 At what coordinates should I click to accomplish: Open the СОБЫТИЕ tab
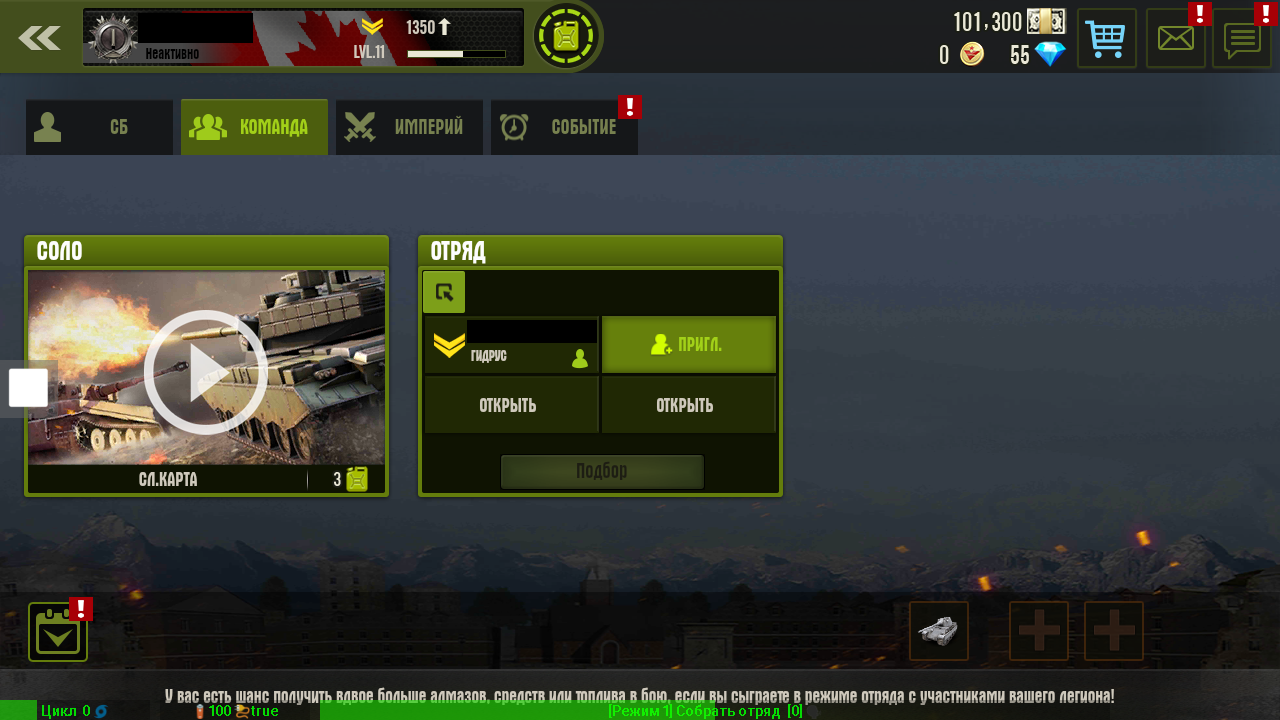click(x=564, y=127)
